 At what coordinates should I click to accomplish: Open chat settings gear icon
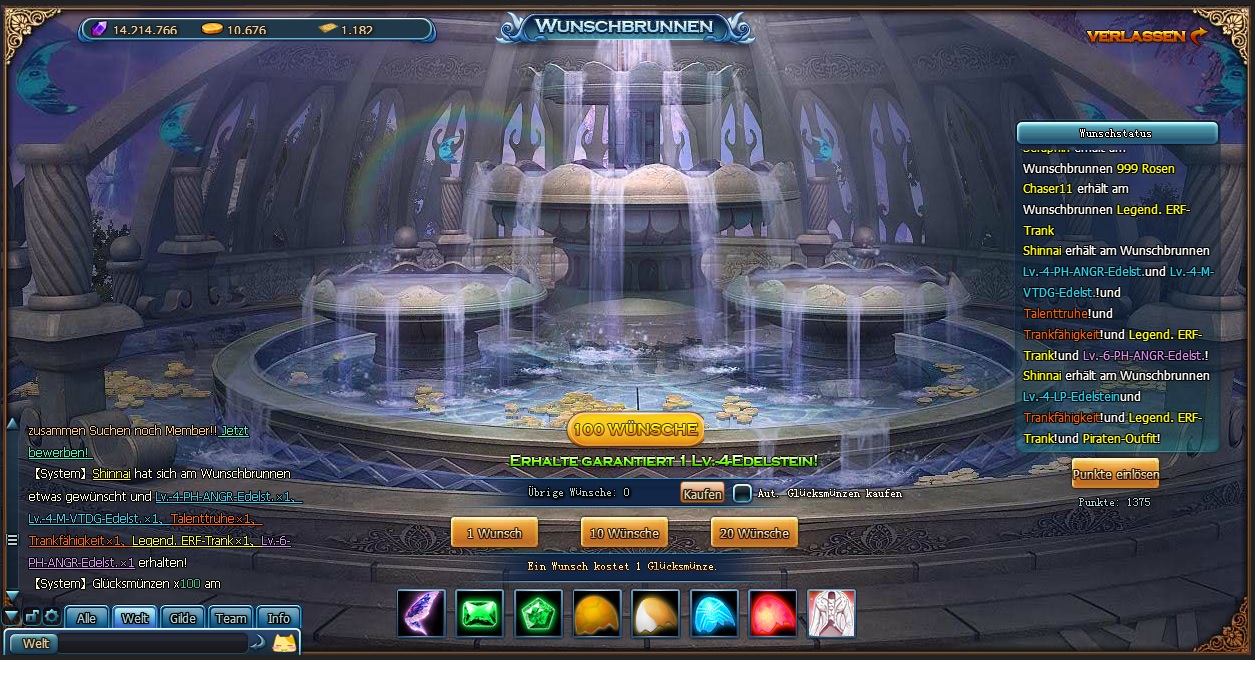pos(51,617)
